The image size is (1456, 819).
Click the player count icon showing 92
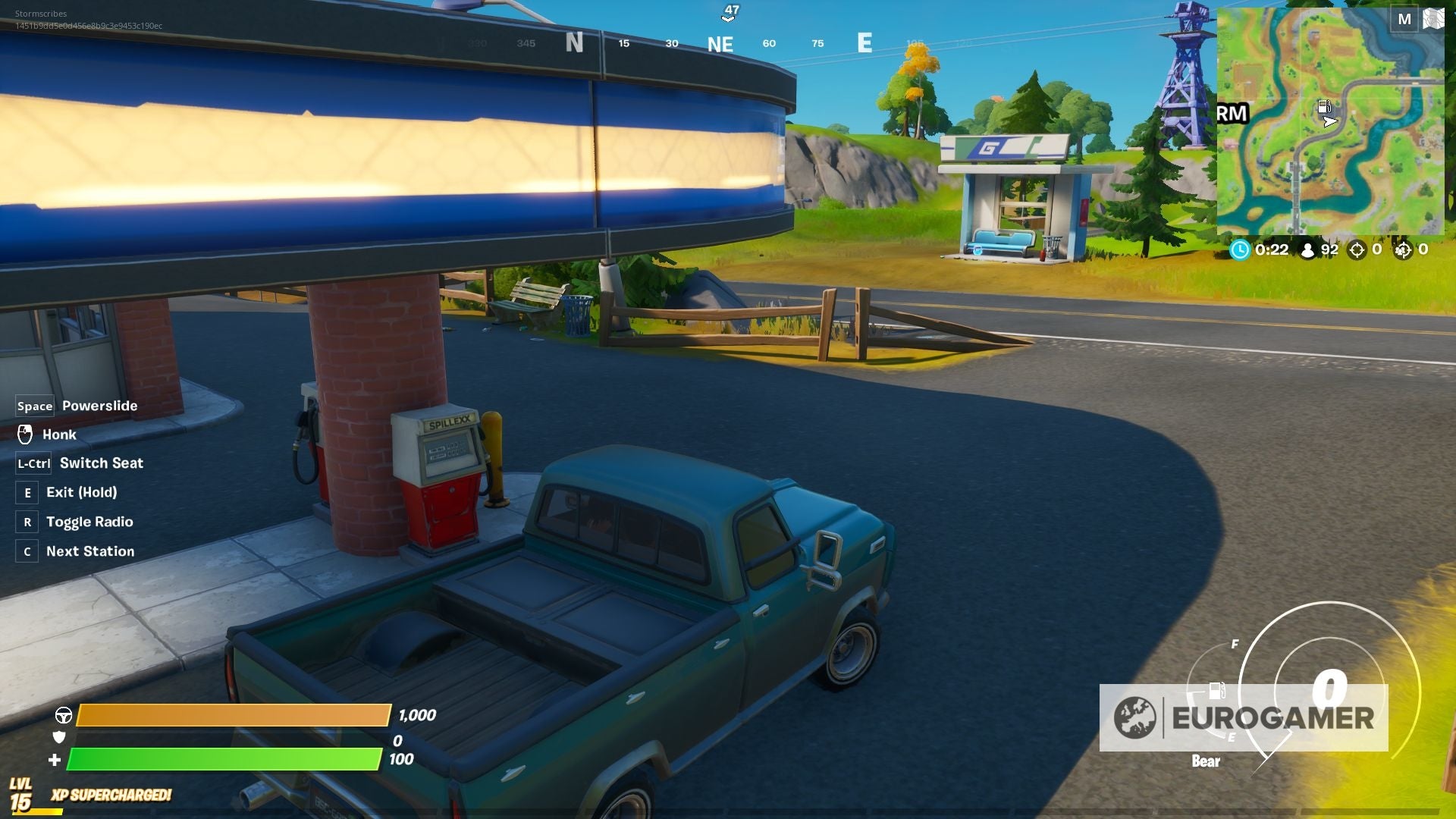pyautogui.click(x=1308, y=250)
